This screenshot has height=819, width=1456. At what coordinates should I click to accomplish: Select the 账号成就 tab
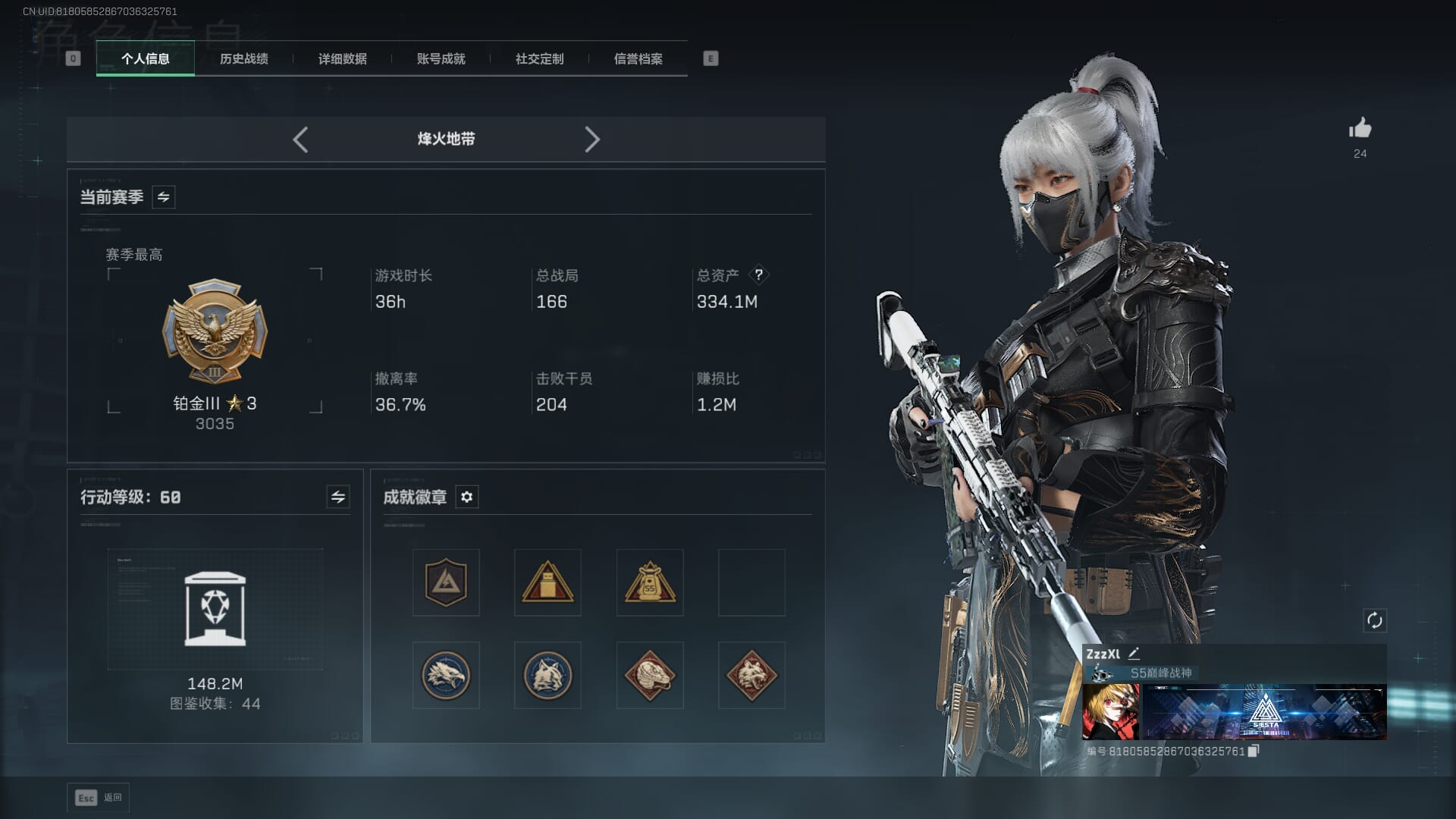[441, 58]
